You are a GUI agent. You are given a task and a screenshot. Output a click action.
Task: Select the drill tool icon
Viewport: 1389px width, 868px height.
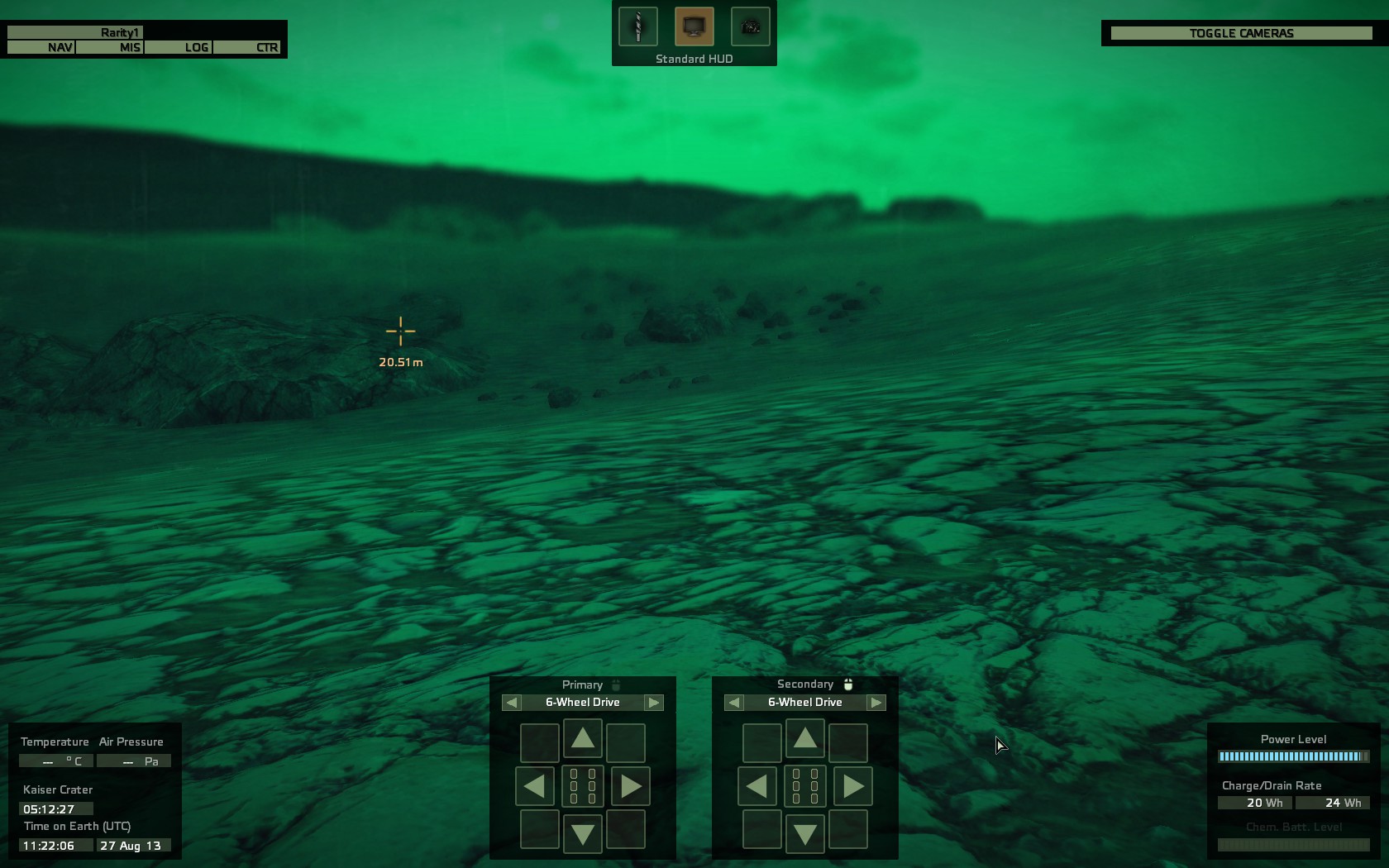(x=638, y=26)
